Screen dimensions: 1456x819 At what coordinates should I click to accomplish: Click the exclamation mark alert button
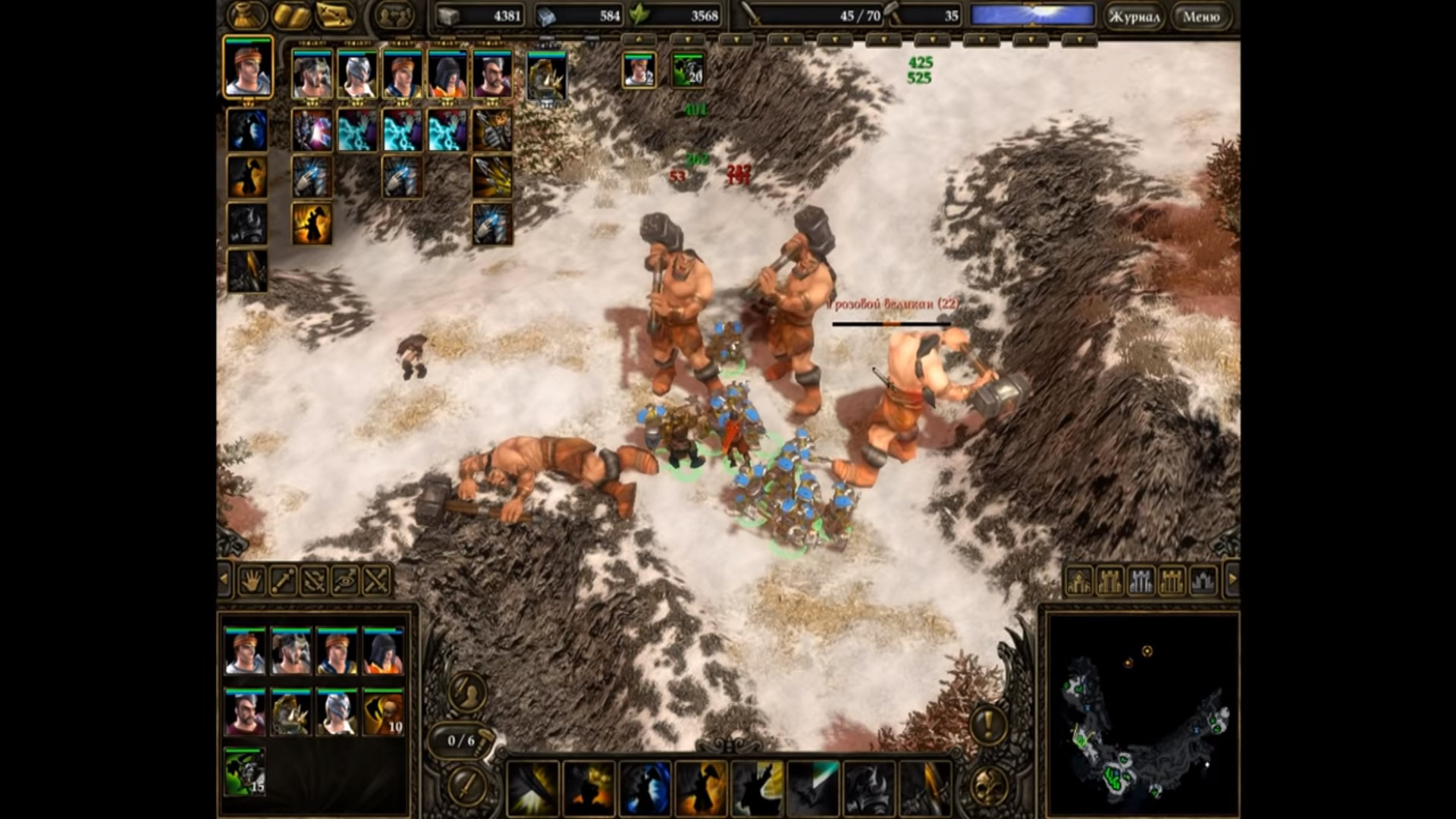(x=988, y=725)
